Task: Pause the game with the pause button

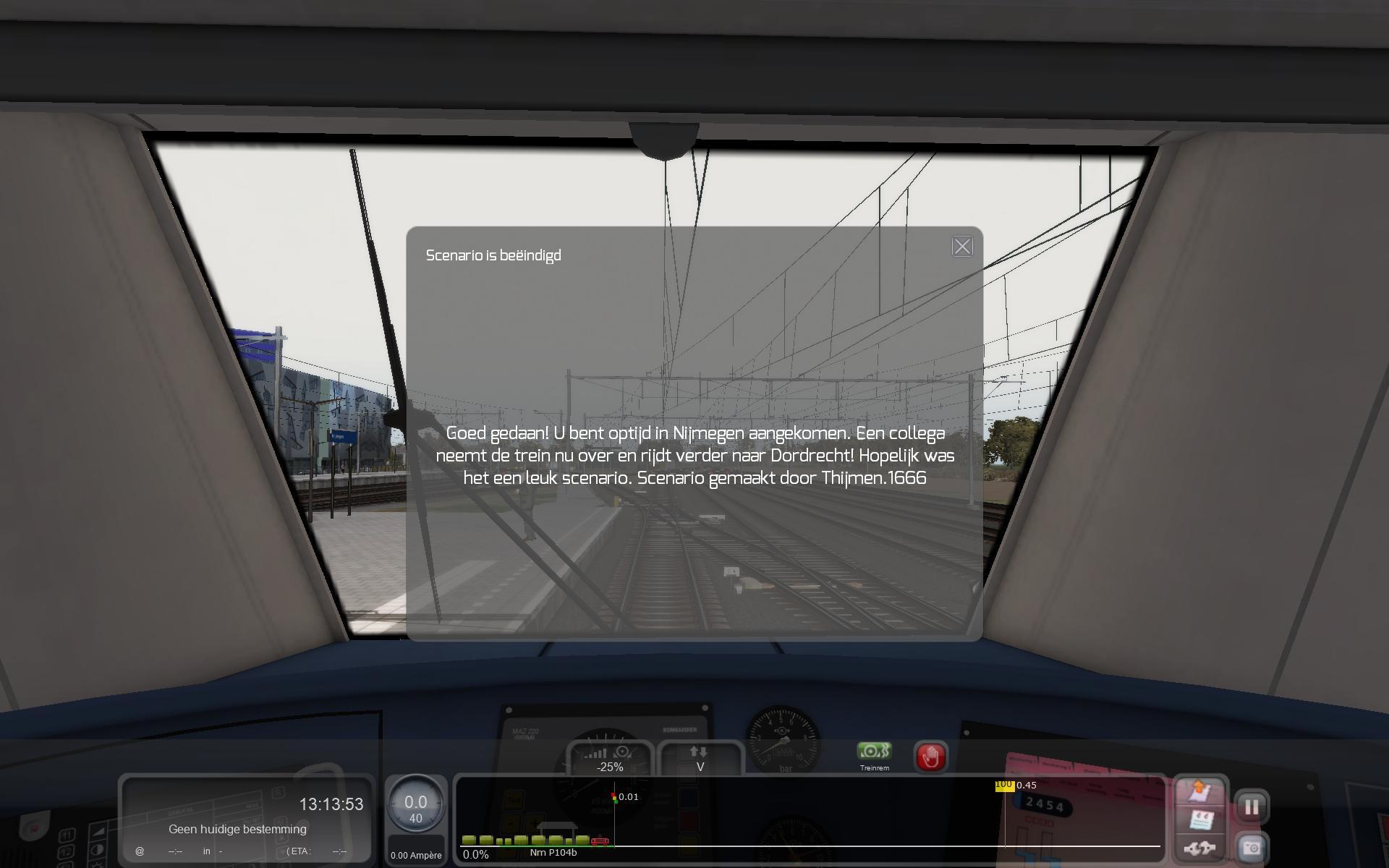Action: pos(1251,807)
